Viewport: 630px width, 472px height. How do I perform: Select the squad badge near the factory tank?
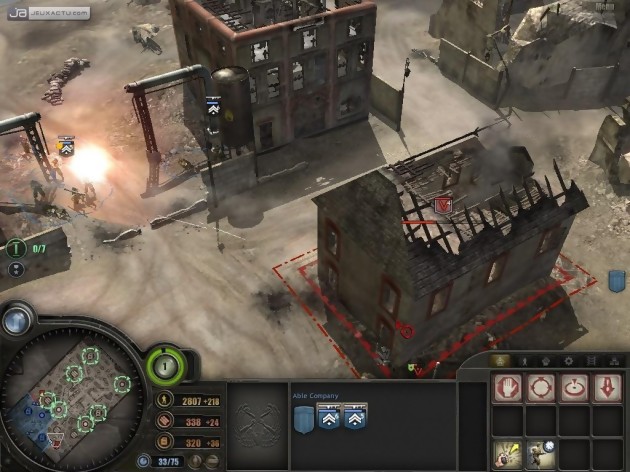click(x=213, y=105)
